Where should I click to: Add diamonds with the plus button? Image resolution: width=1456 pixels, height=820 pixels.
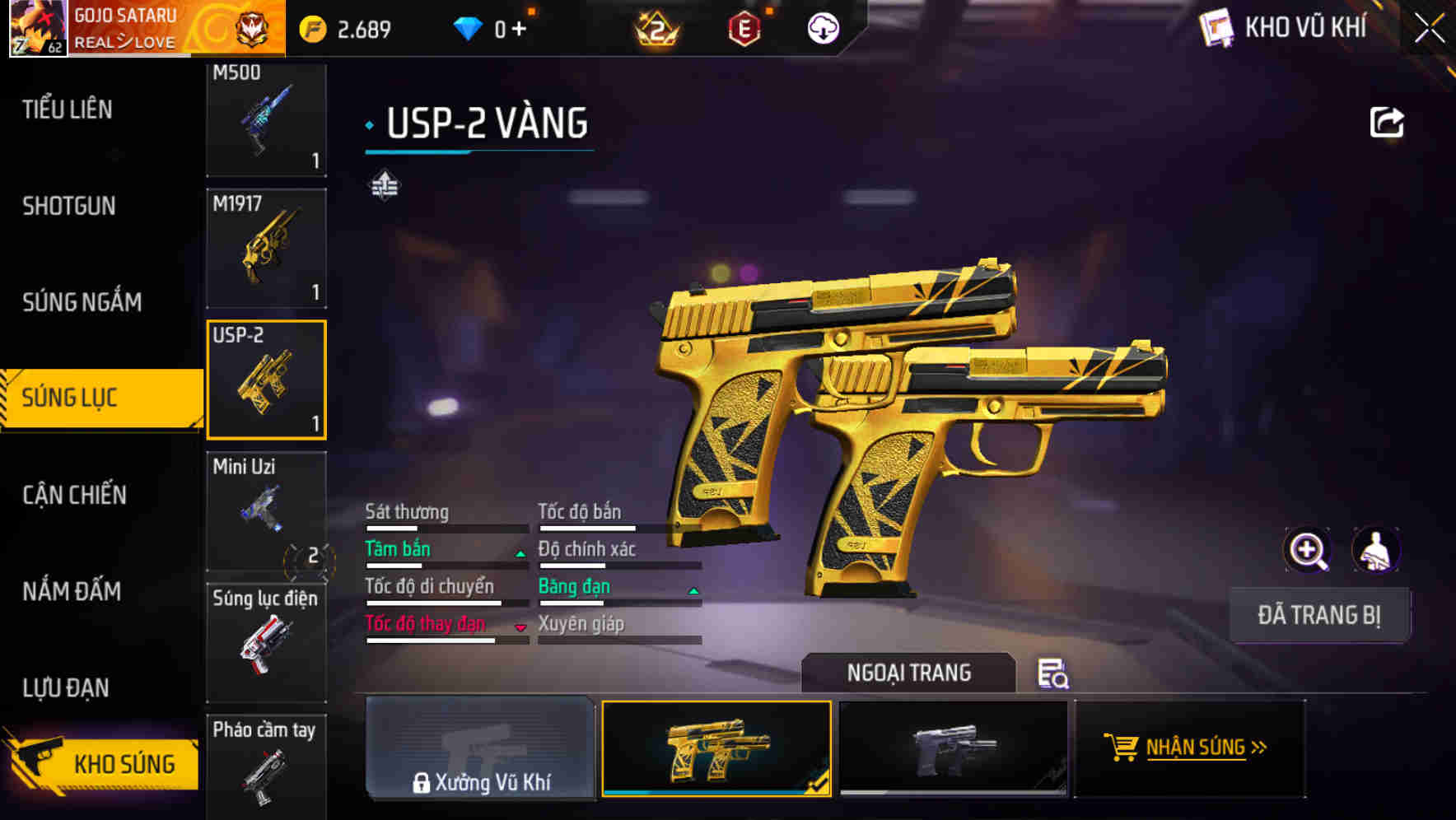click(x=519, y=30)
